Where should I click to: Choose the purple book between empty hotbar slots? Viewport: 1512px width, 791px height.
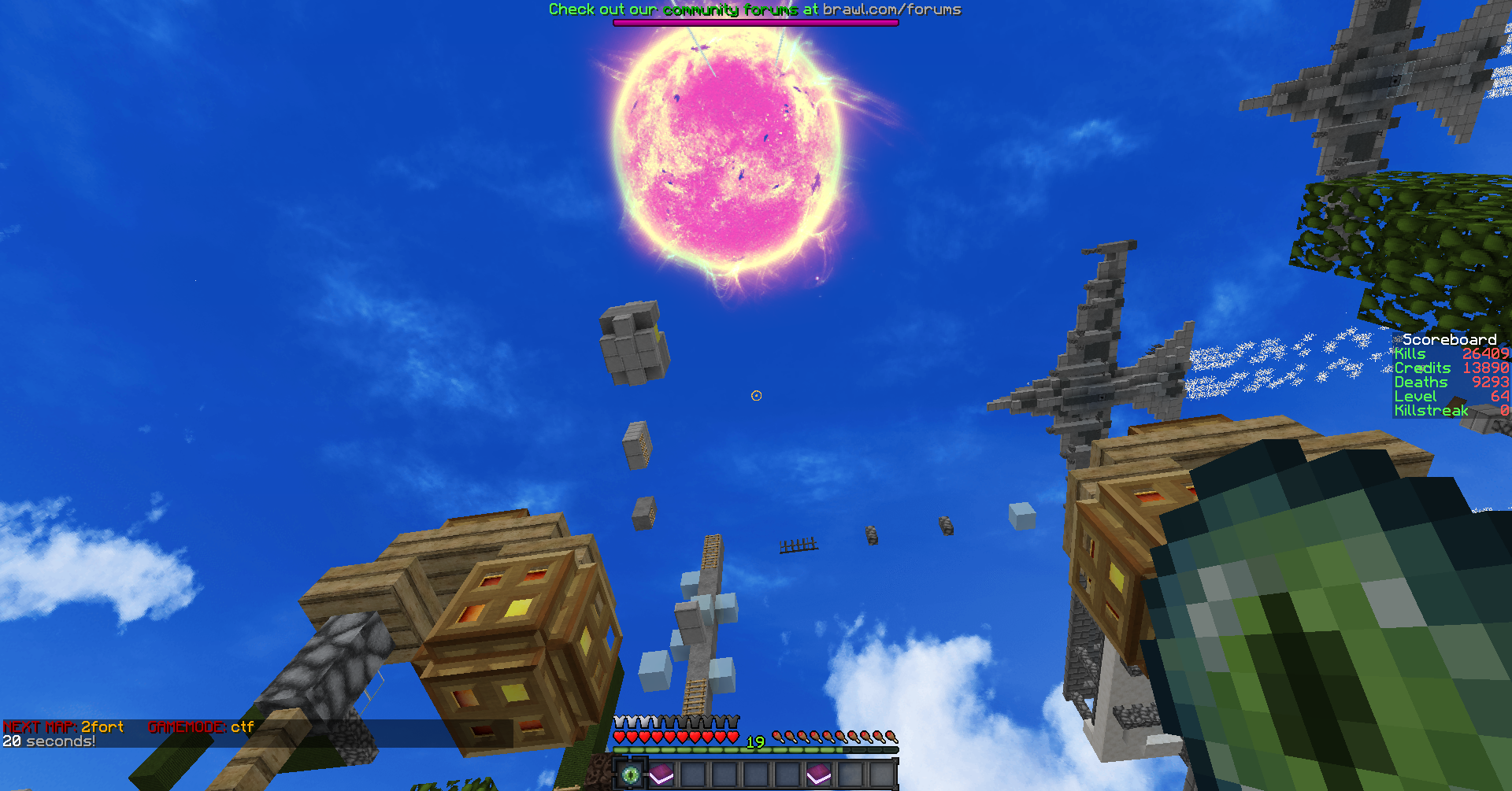(819, 774)
